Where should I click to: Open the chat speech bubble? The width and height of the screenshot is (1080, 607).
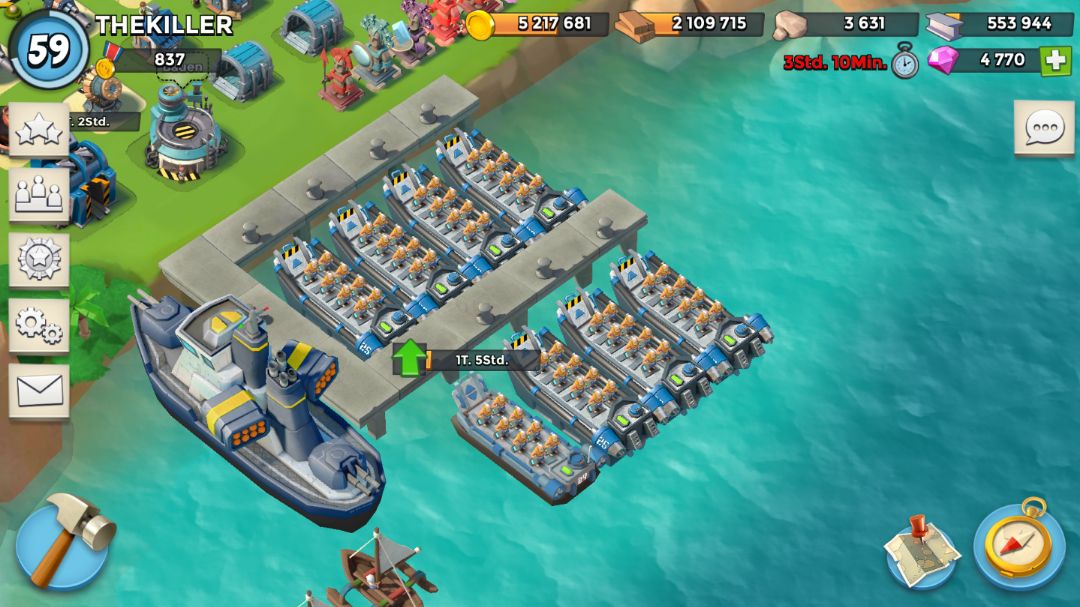coord(1044,127)
